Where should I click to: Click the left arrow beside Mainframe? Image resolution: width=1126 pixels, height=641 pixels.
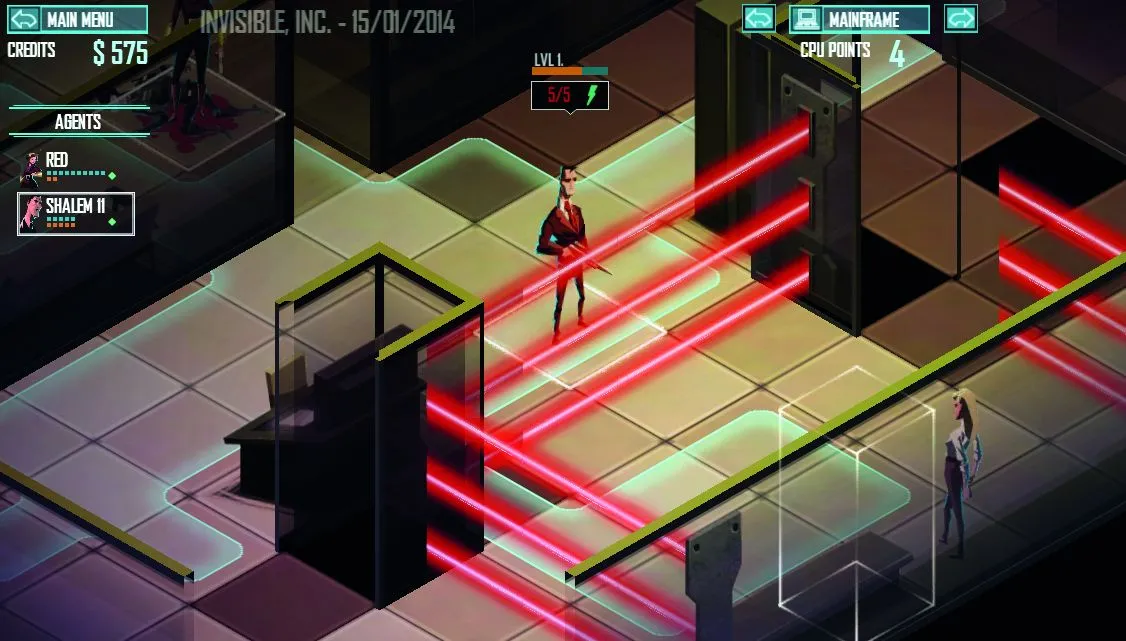(x=759, y=19)
